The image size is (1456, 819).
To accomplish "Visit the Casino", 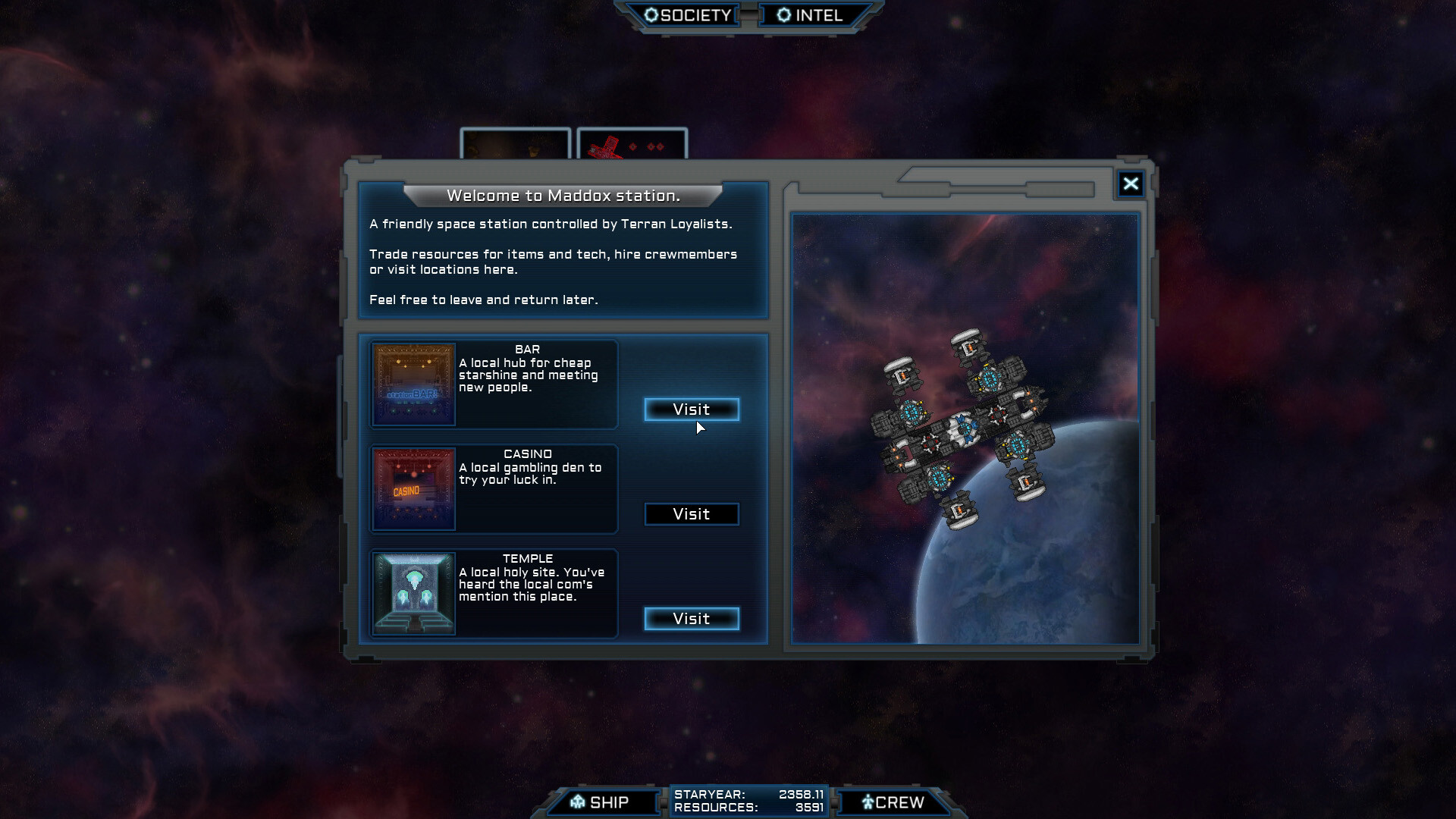I will click(691, 514).
